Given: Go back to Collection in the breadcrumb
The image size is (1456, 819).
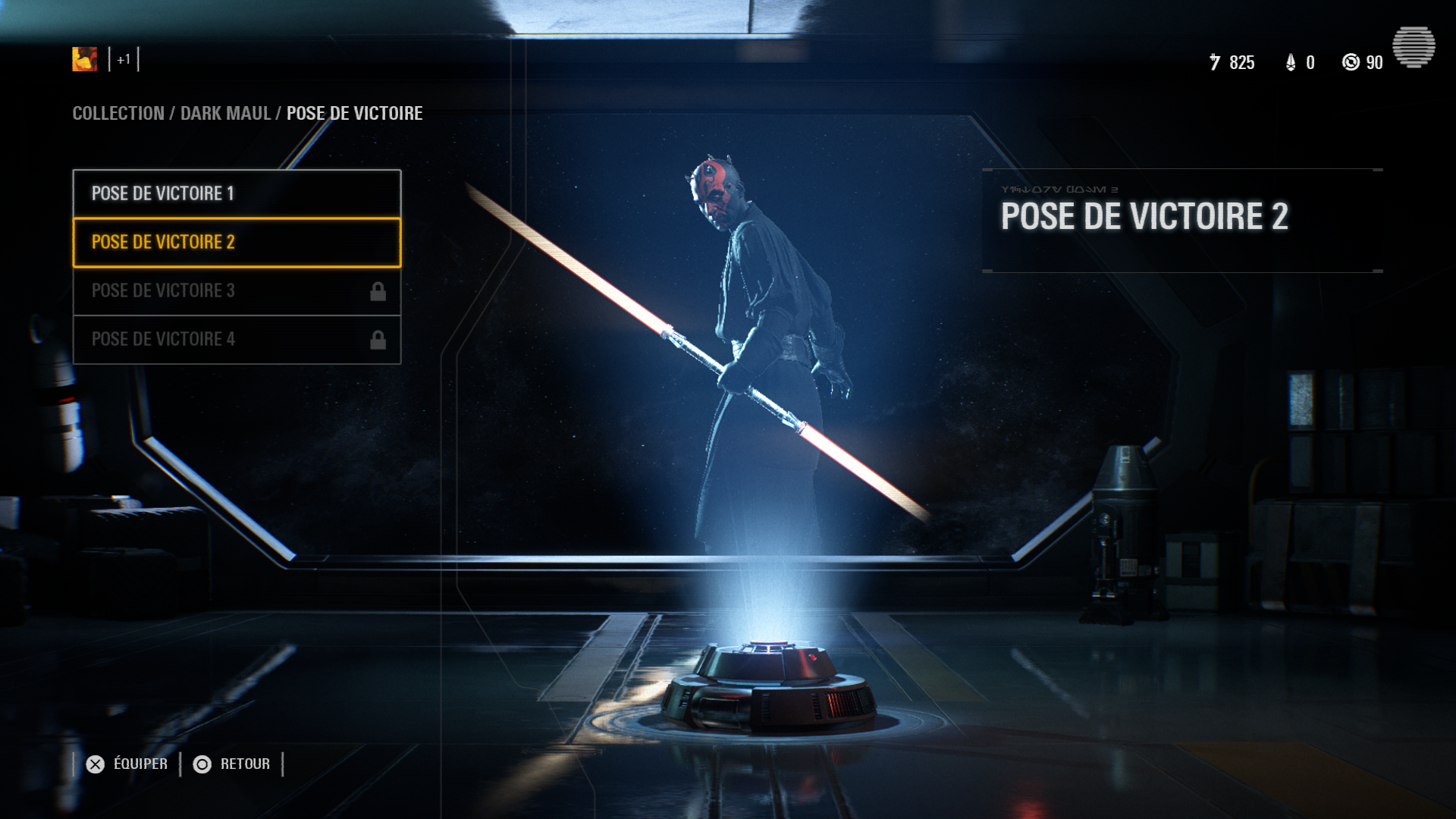Looking at the screenshot, I should 118,113.
